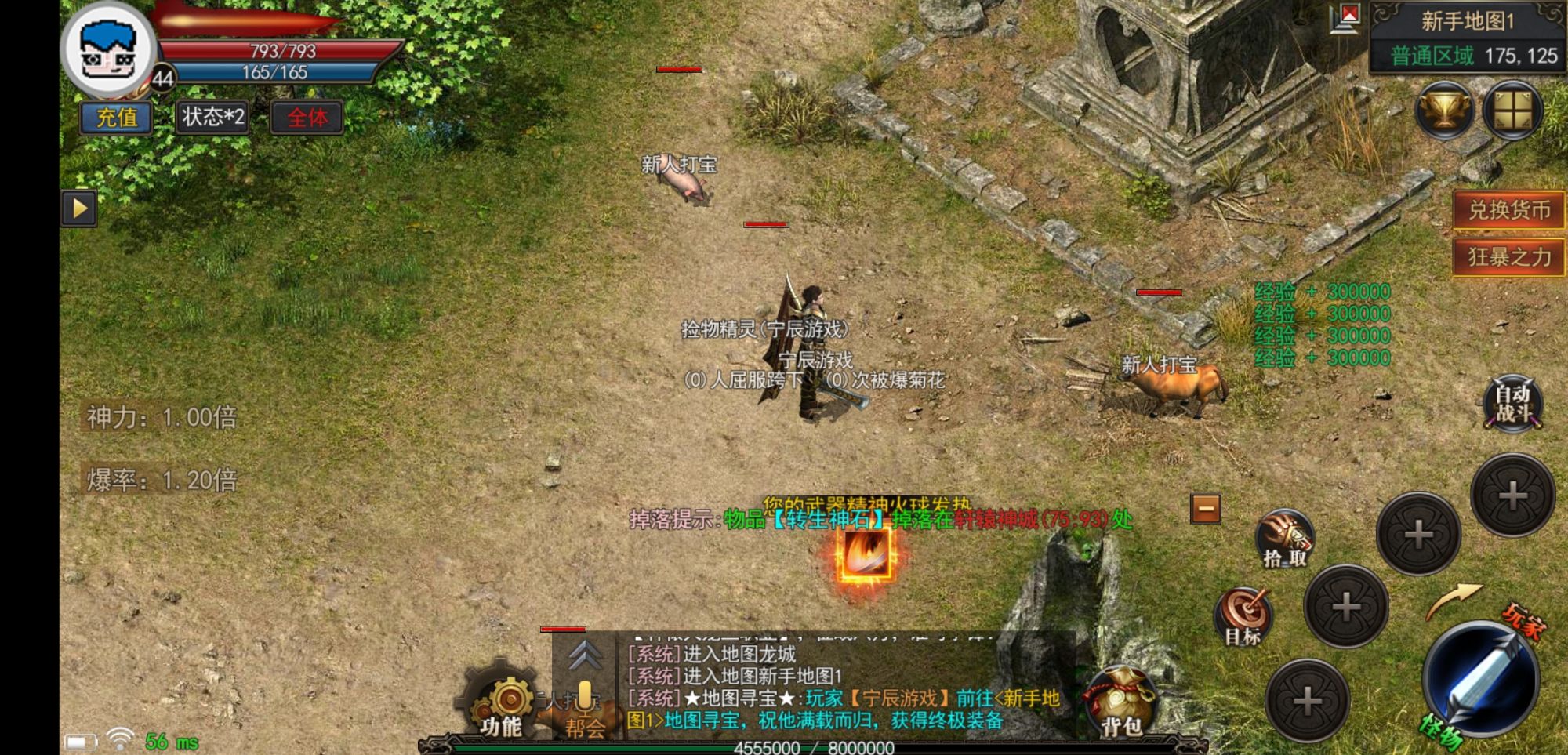The height and width of the screenshot is (755, 1568).
Task: Click the 状态*2 status button
Action: (x=212, y=118)
